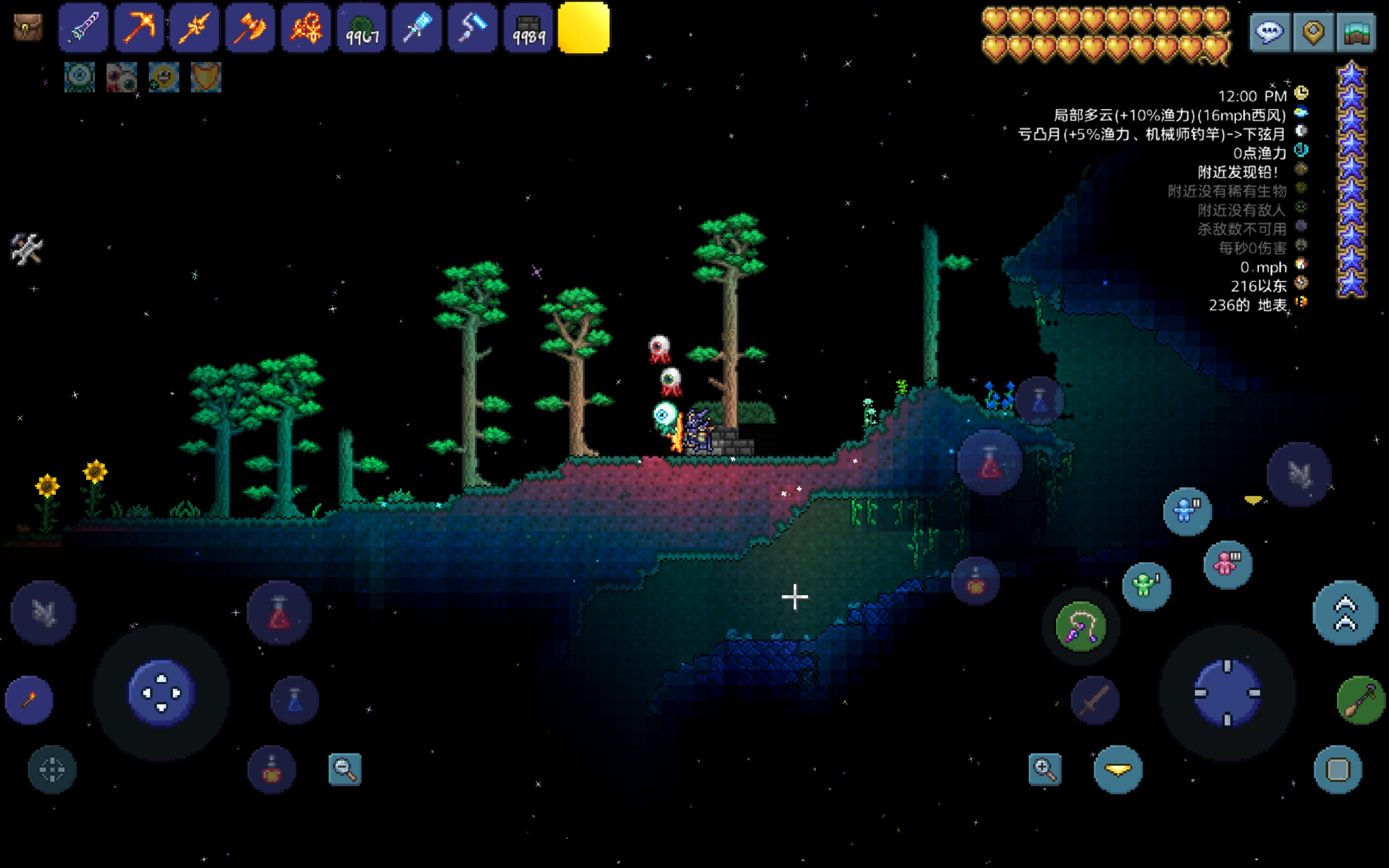Select the purple sword hotbar slot

(83, 28)
